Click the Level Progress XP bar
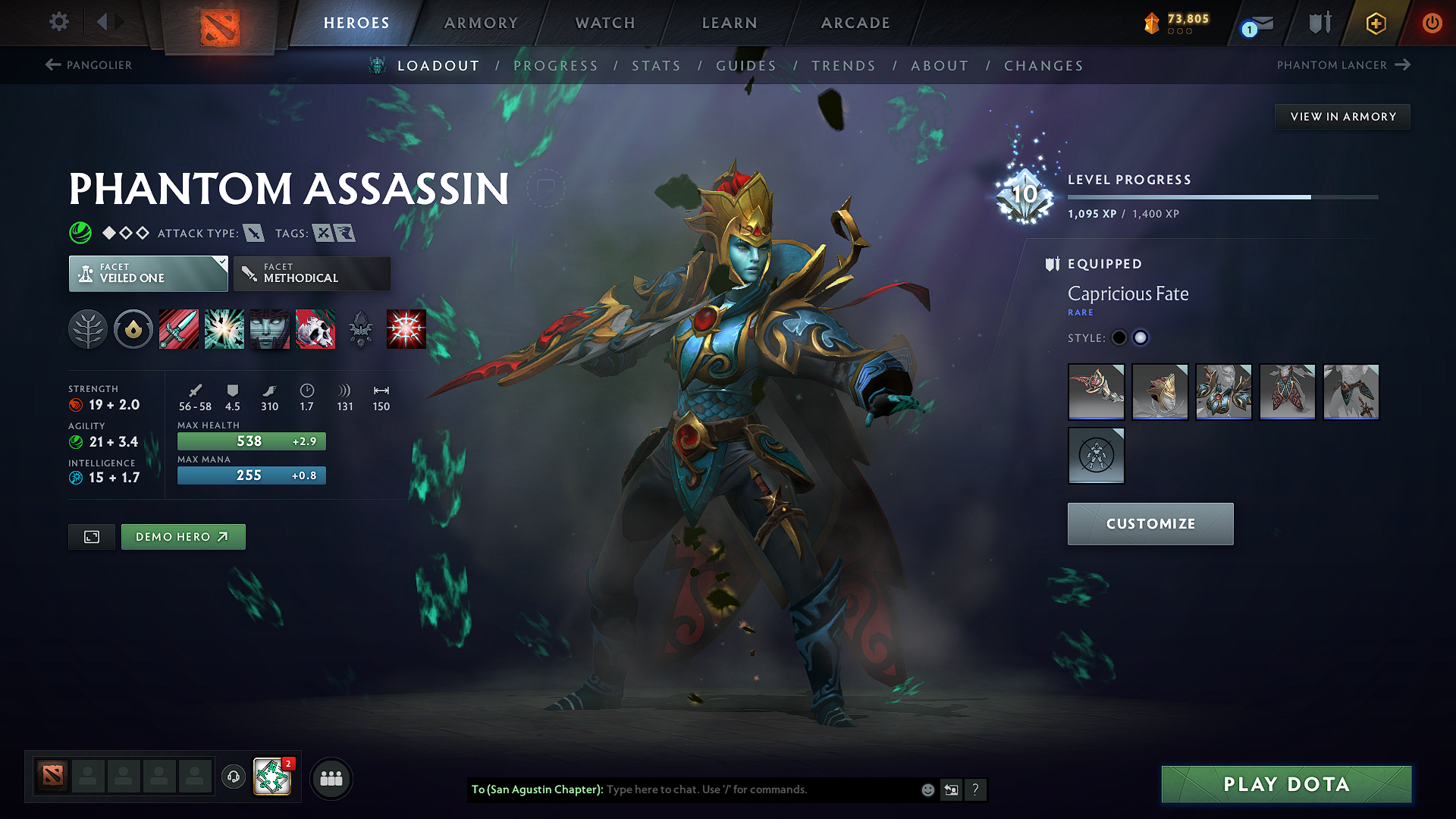 point(1222,196)
